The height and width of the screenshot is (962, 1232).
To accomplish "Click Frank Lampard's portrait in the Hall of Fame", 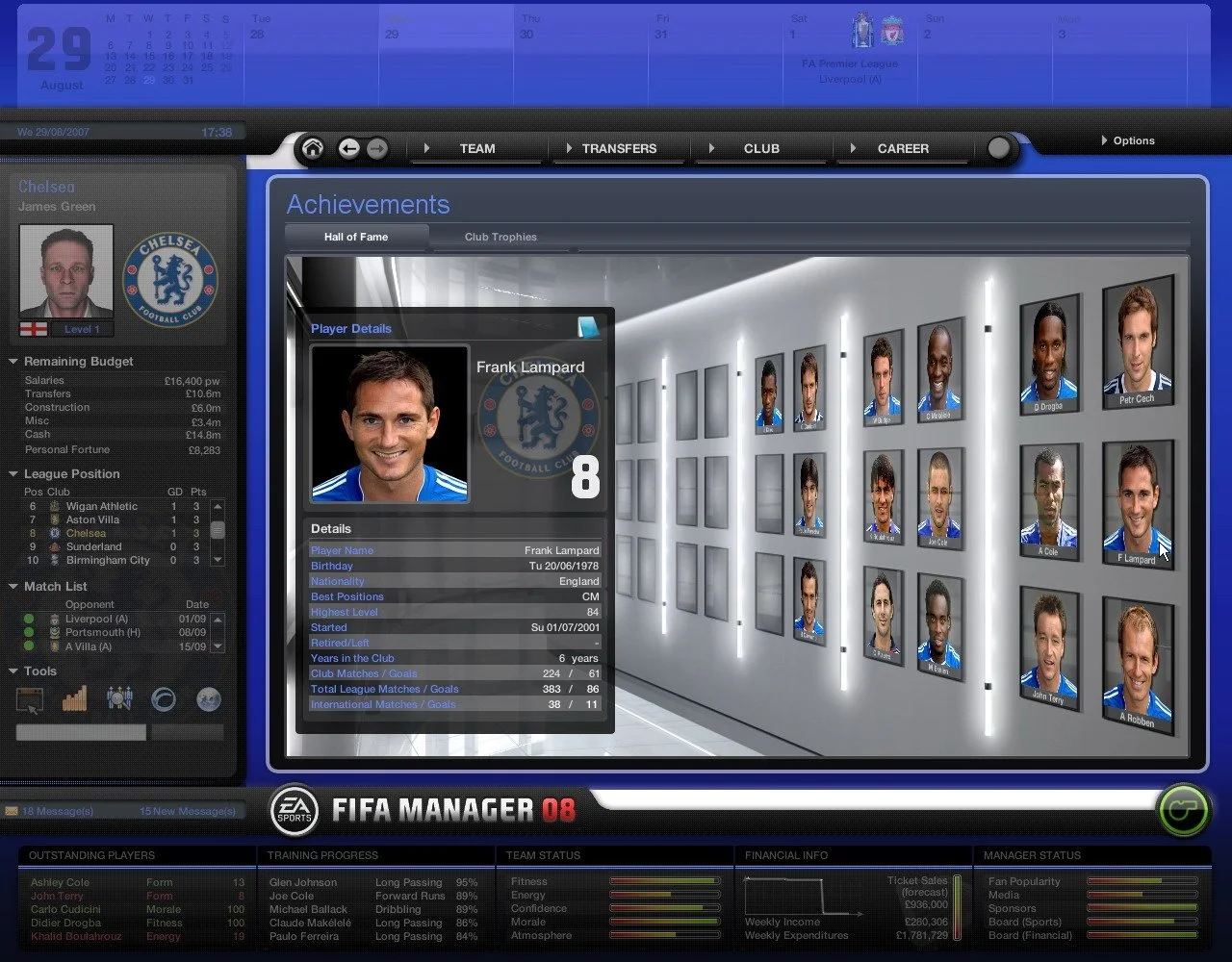I will tap(1140, 501).
